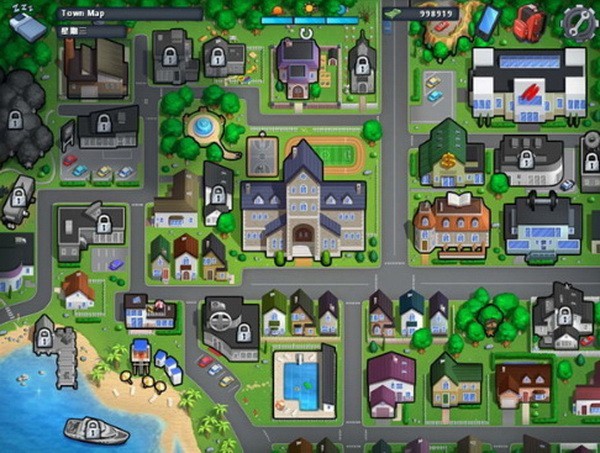
Task: Select the swimming pool building
Action: point(304,382)
